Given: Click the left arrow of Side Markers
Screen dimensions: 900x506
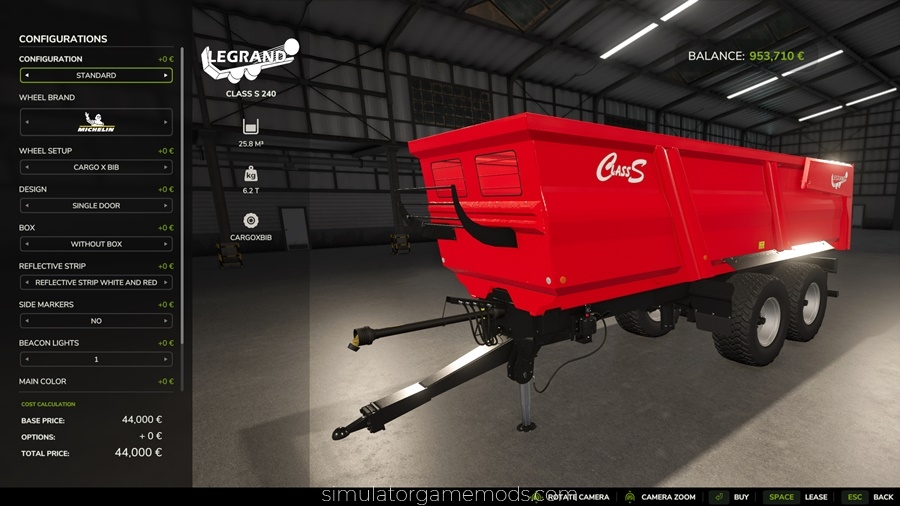Looking at the screenshot, I should (x=26, y=321).
